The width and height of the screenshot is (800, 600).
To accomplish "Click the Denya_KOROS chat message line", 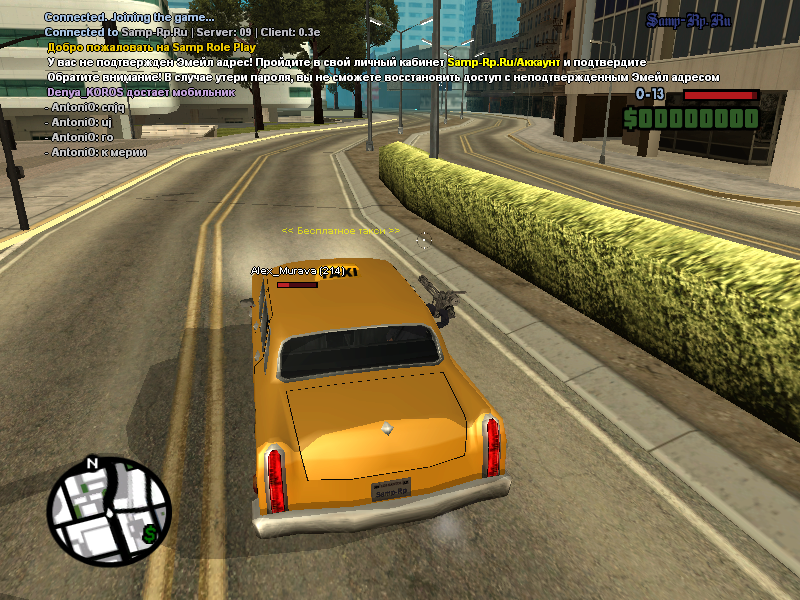I will click(x=140, y=92).
